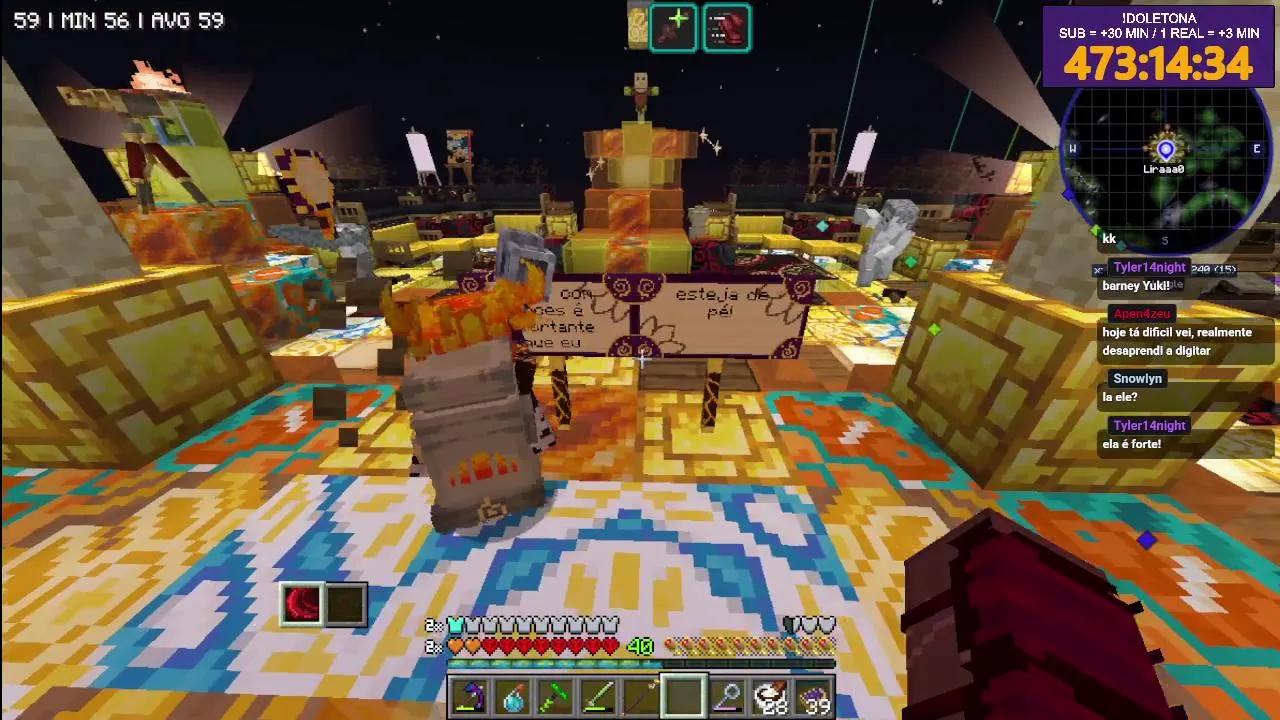Click Apen4zeu's username in chat

point(1140,313)
